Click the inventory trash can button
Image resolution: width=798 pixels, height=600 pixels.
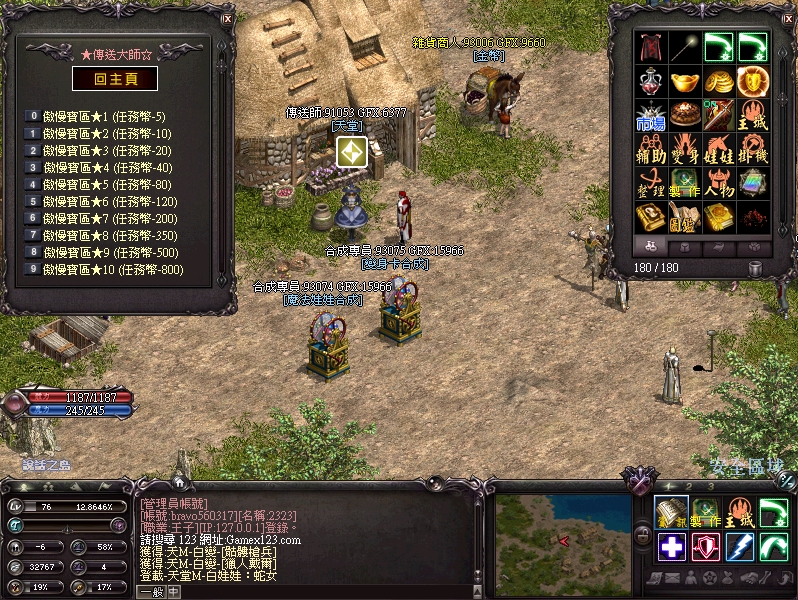pyautogui.click(x=755, y=267)
